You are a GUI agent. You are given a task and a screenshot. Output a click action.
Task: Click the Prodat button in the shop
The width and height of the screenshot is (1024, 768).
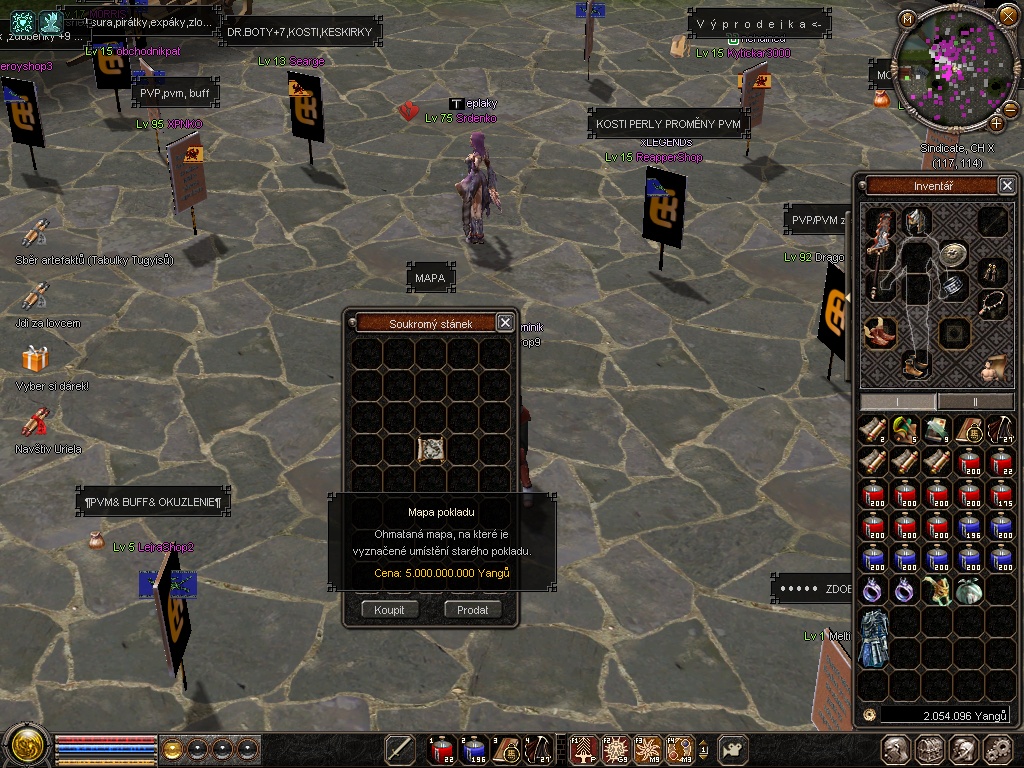tap(472, 609)
